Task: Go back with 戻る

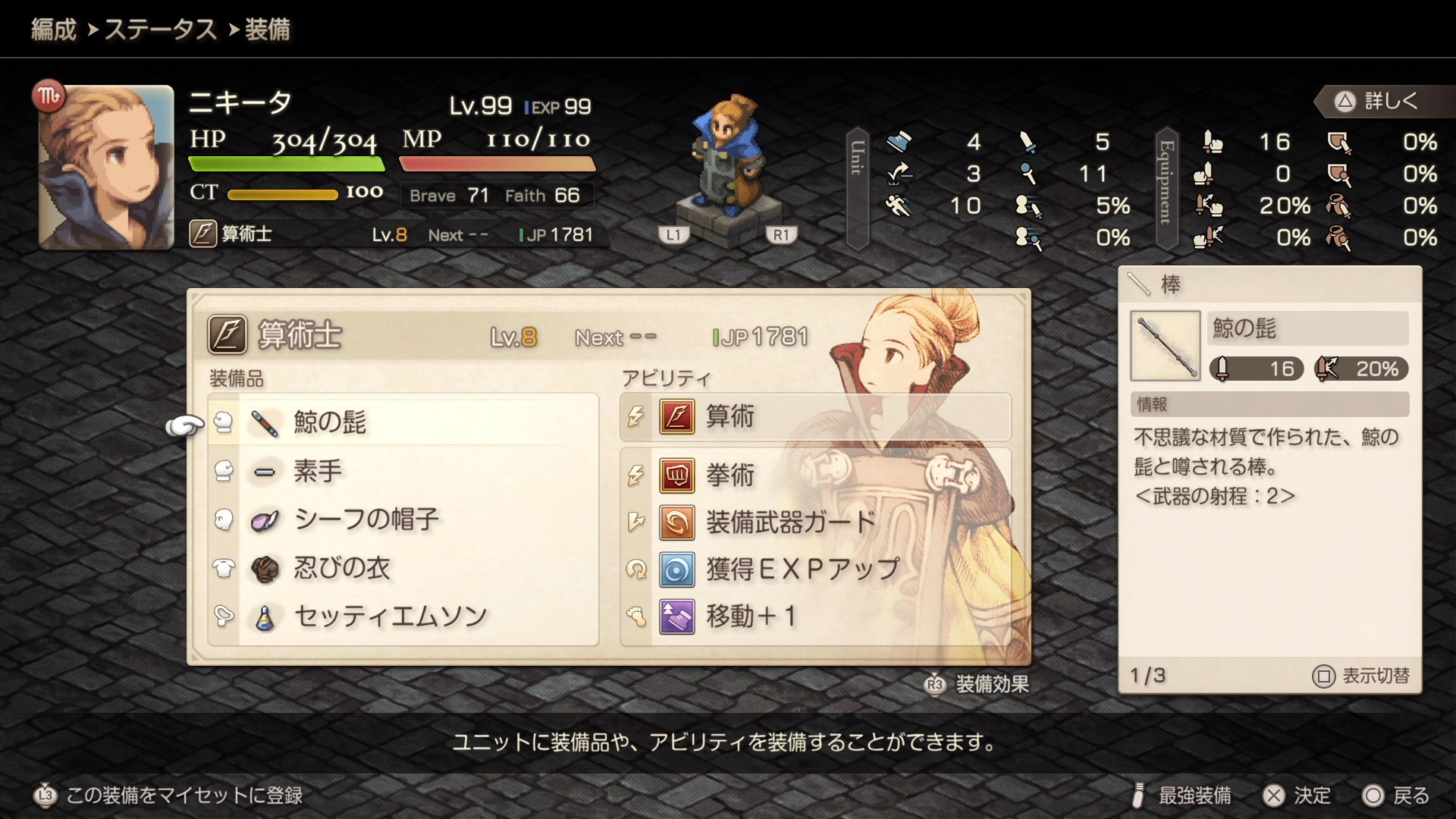Action: click(1397, 795)
